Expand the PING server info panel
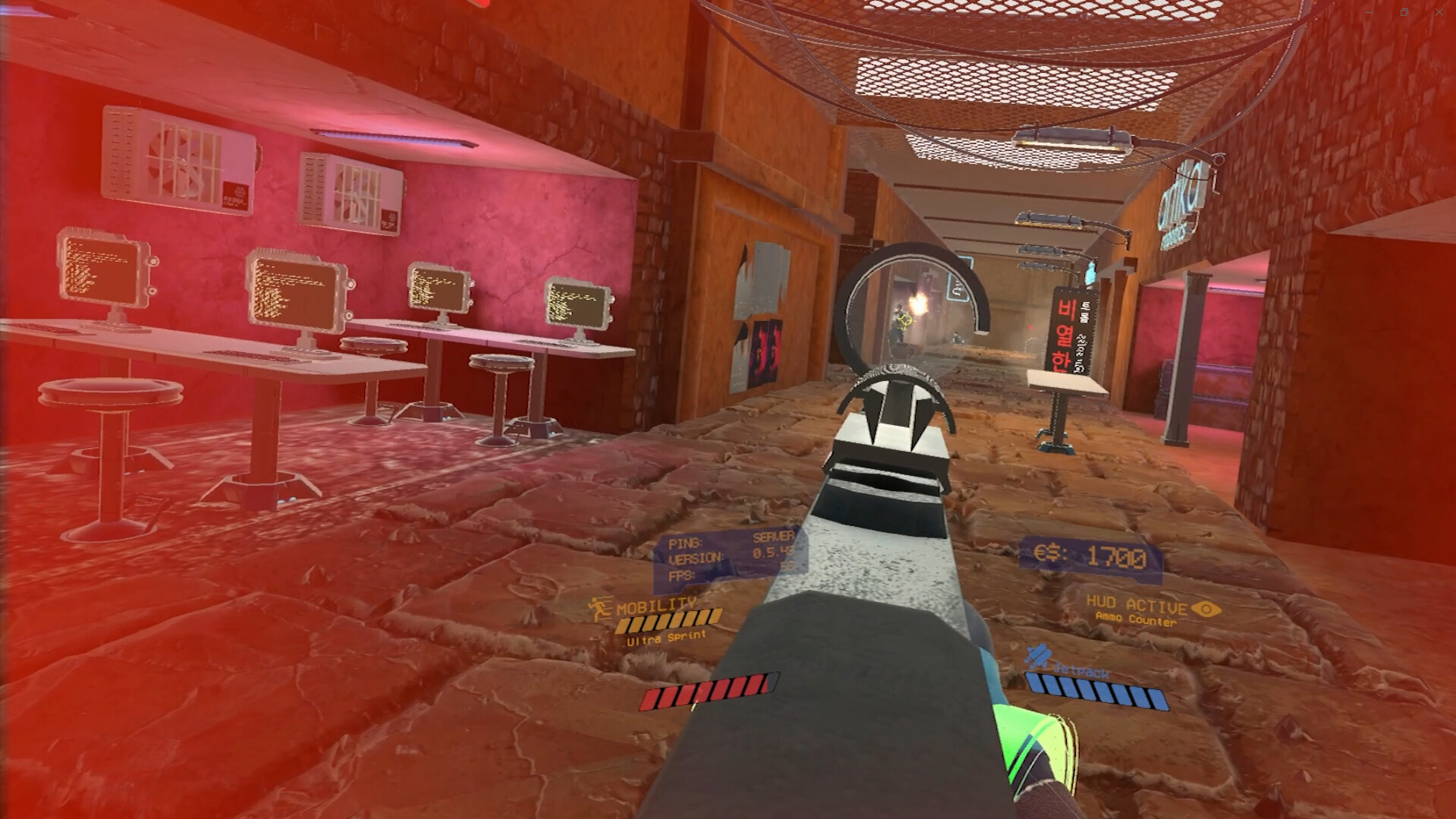The width and height of the screenshot is (1456, 819). [x=687, y=543]
